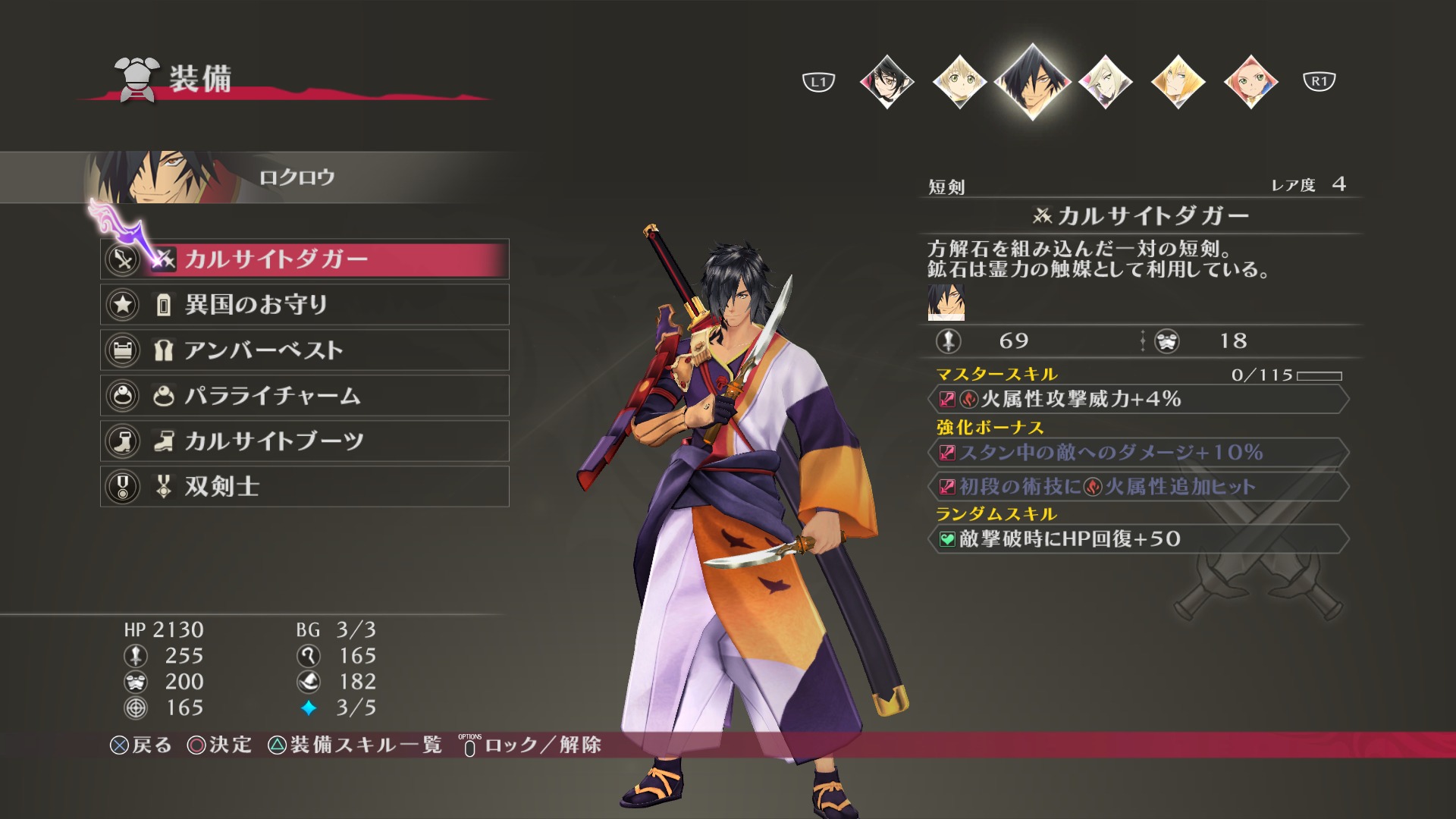Switch to Eizen's golden-haired portrait
Screen dimensions: 1456x819
[x=1178, y=81]
